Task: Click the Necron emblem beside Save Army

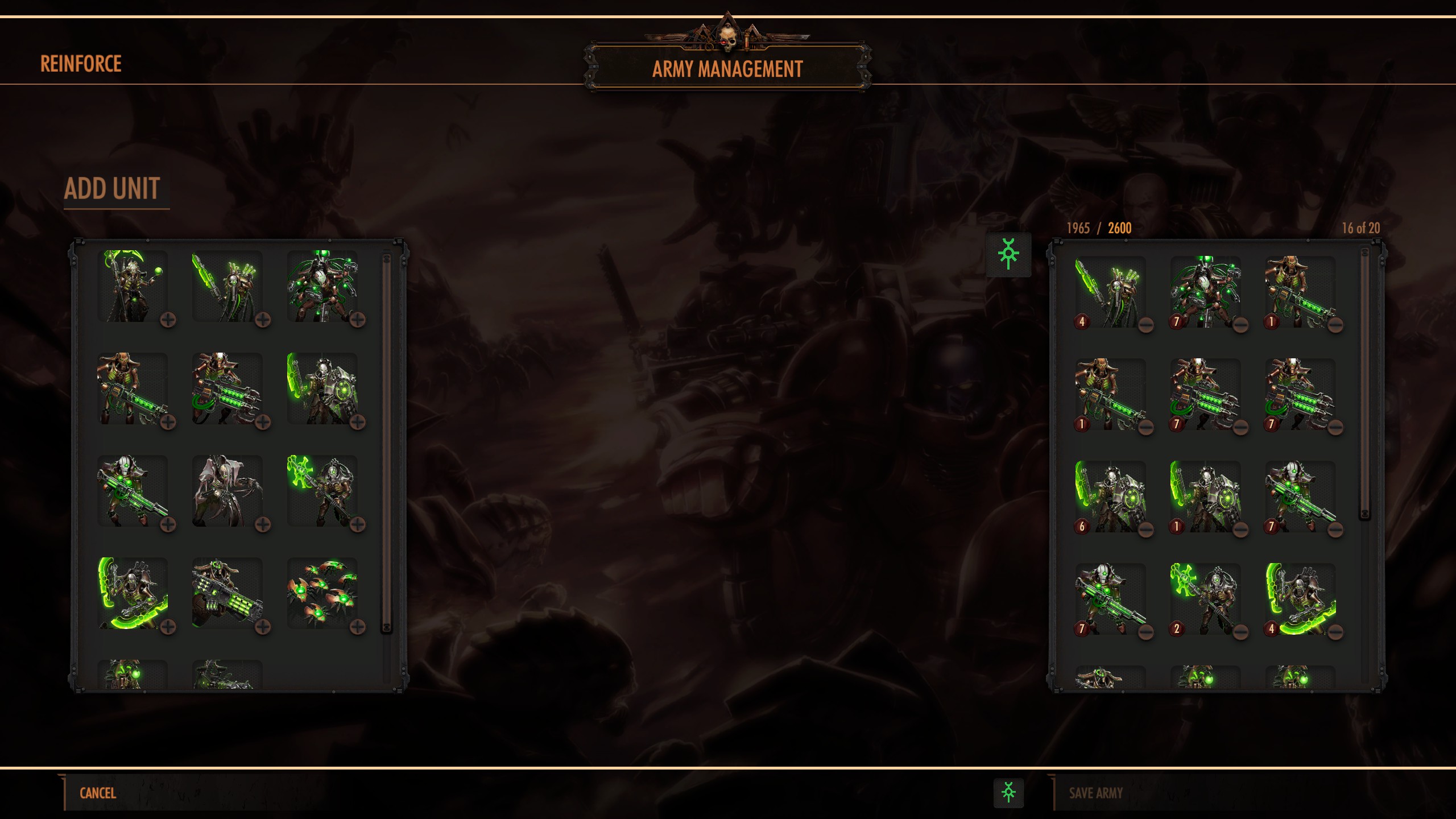Action: [1008, 793]
